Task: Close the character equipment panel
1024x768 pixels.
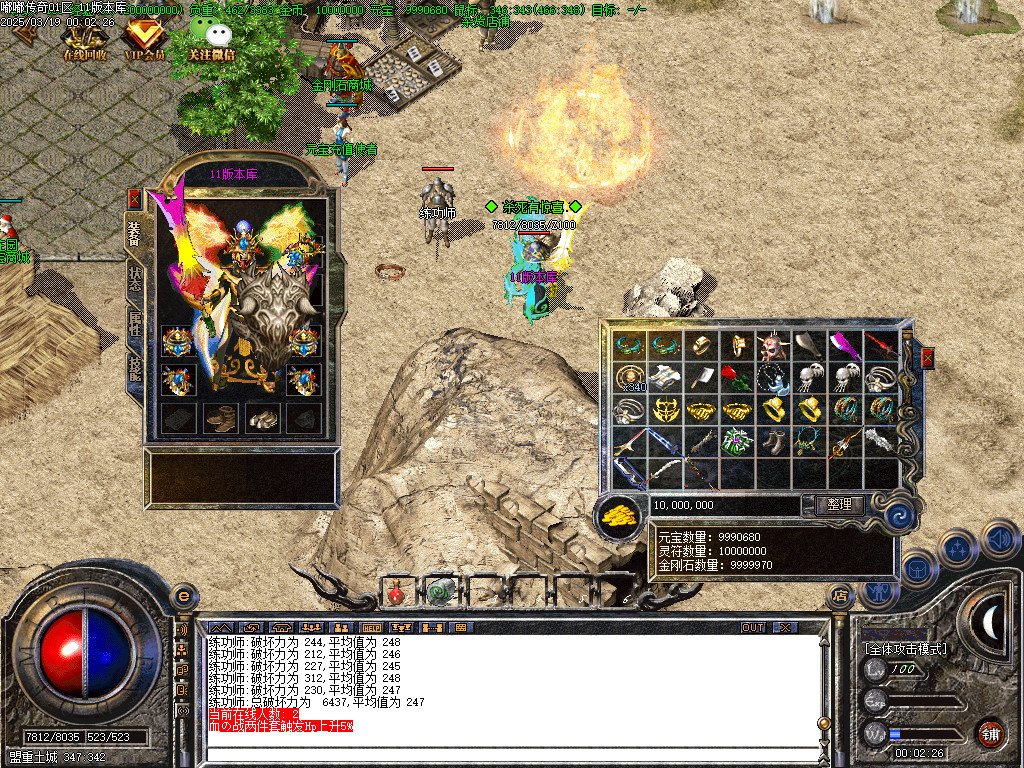Action: 133,200
